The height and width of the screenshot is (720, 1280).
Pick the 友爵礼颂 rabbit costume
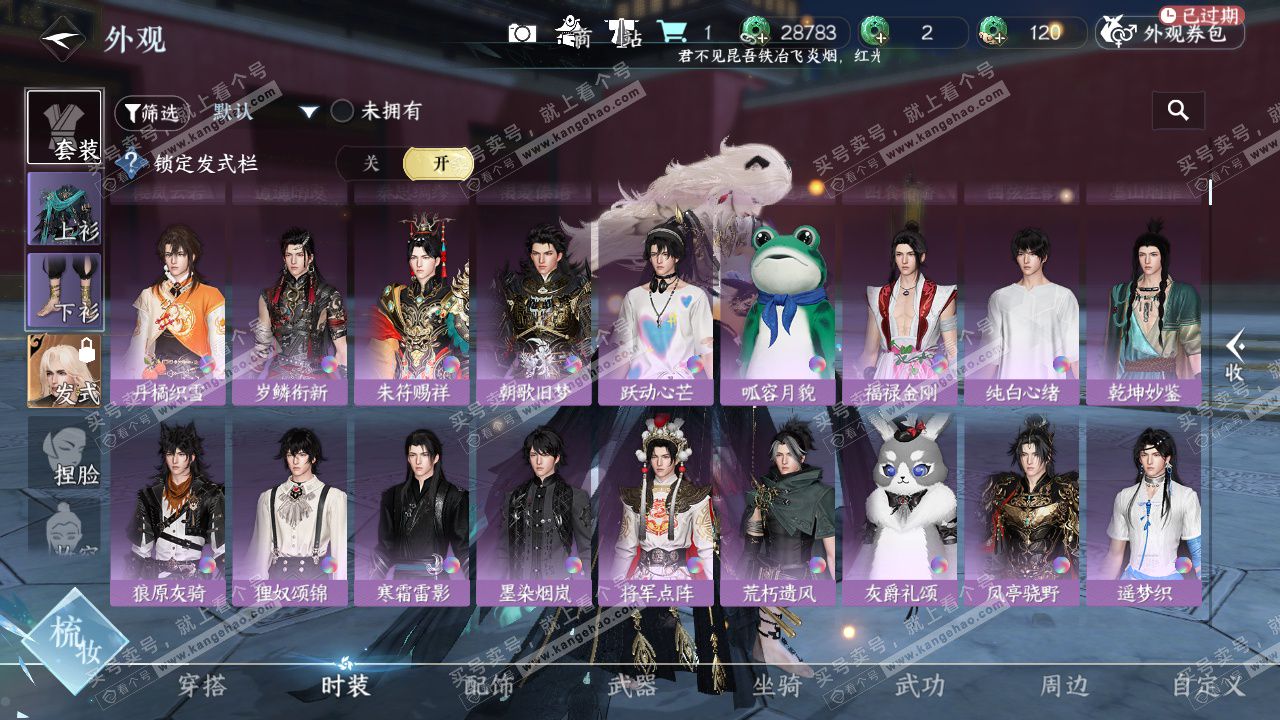point(901,510)
